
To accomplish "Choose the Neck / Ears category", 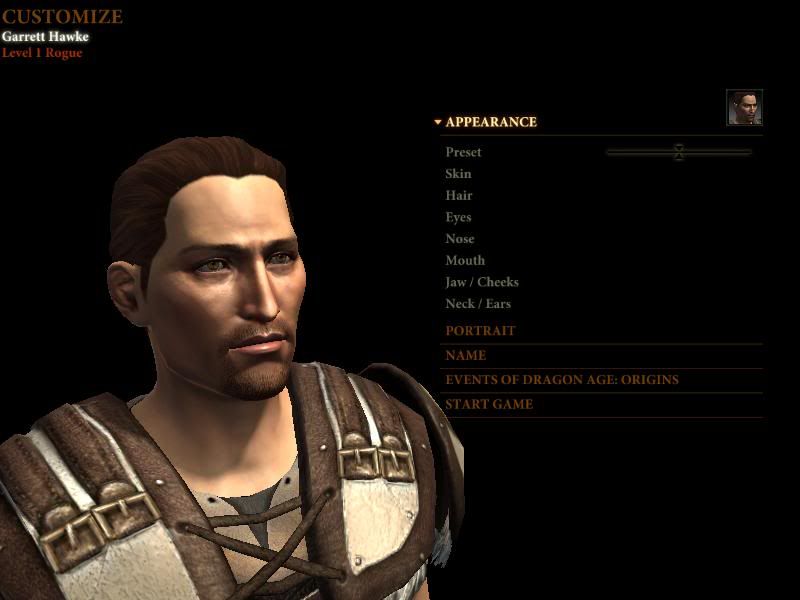I will click(478, 304).
